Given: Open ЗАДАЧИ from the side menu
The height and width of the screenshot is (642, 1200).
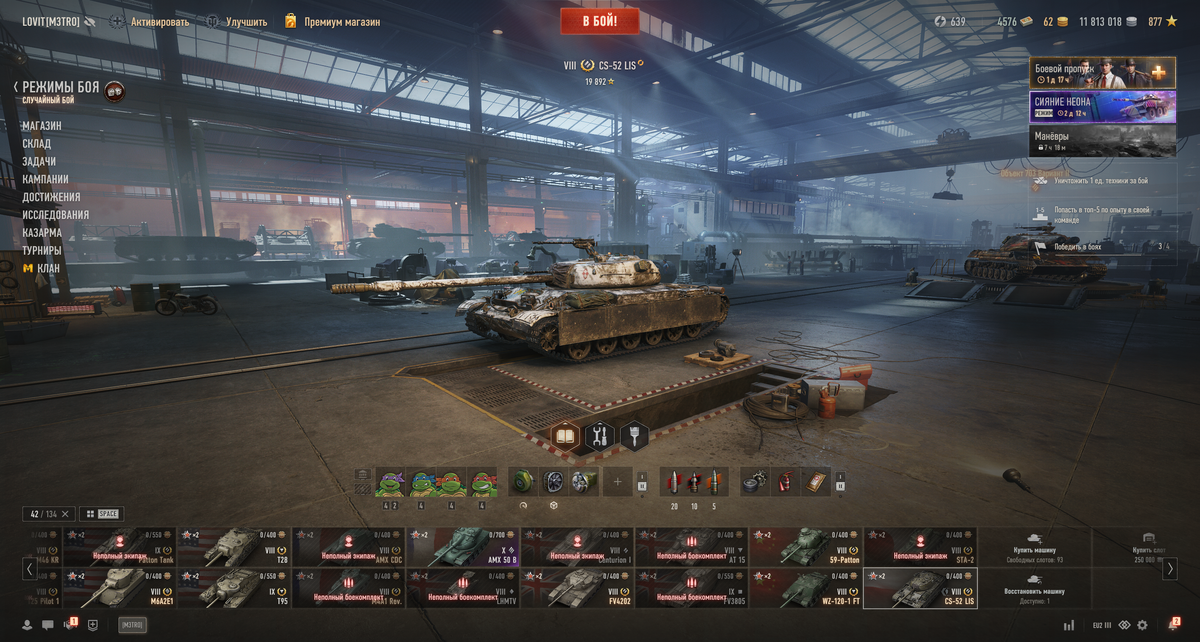Looking at the screenshot, I should click(x=39, y=162).
